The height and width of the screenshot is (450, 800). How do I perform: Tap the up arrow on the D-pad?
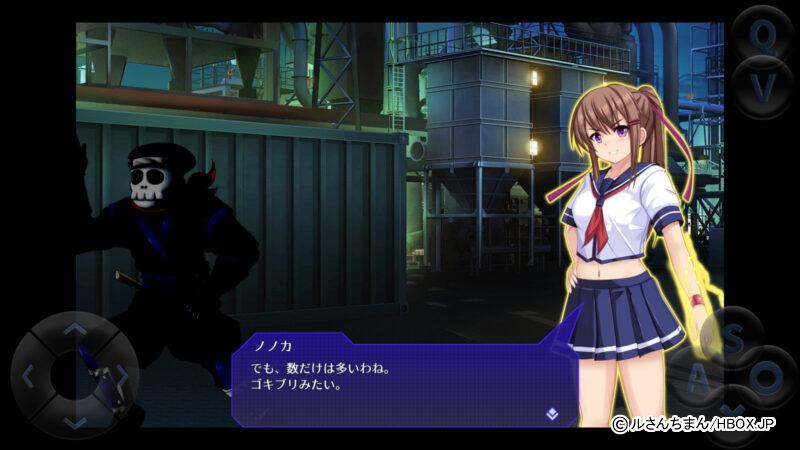coord(74,329)
